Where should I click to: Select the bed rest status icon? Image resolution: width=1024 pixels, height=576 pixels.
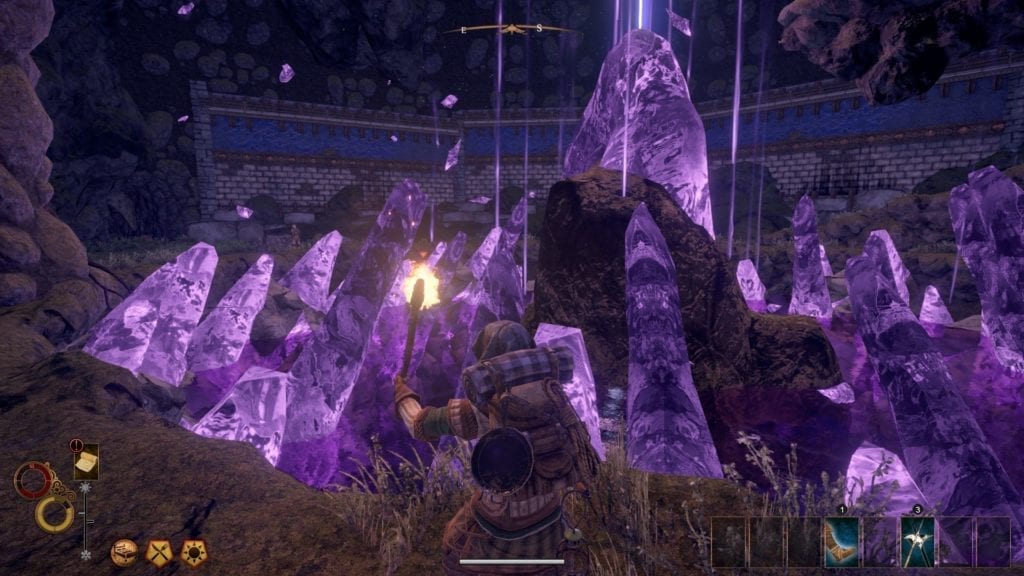coord(124,549)
